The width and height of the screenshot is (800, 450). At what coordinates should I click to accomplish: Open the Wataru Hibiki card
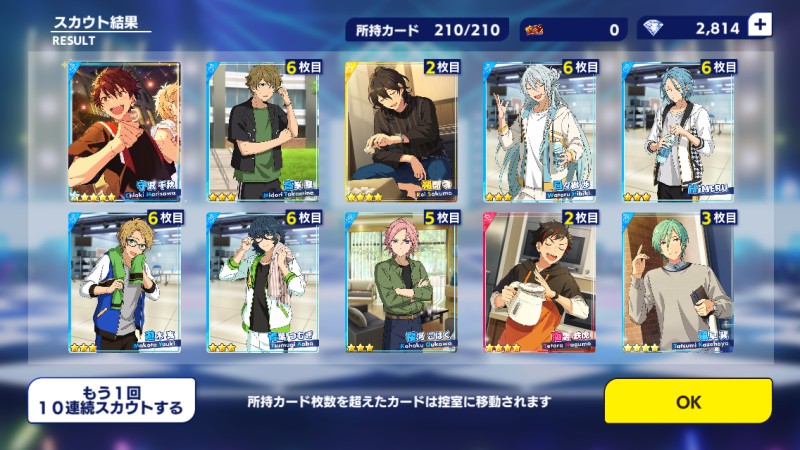pos(540,131)
